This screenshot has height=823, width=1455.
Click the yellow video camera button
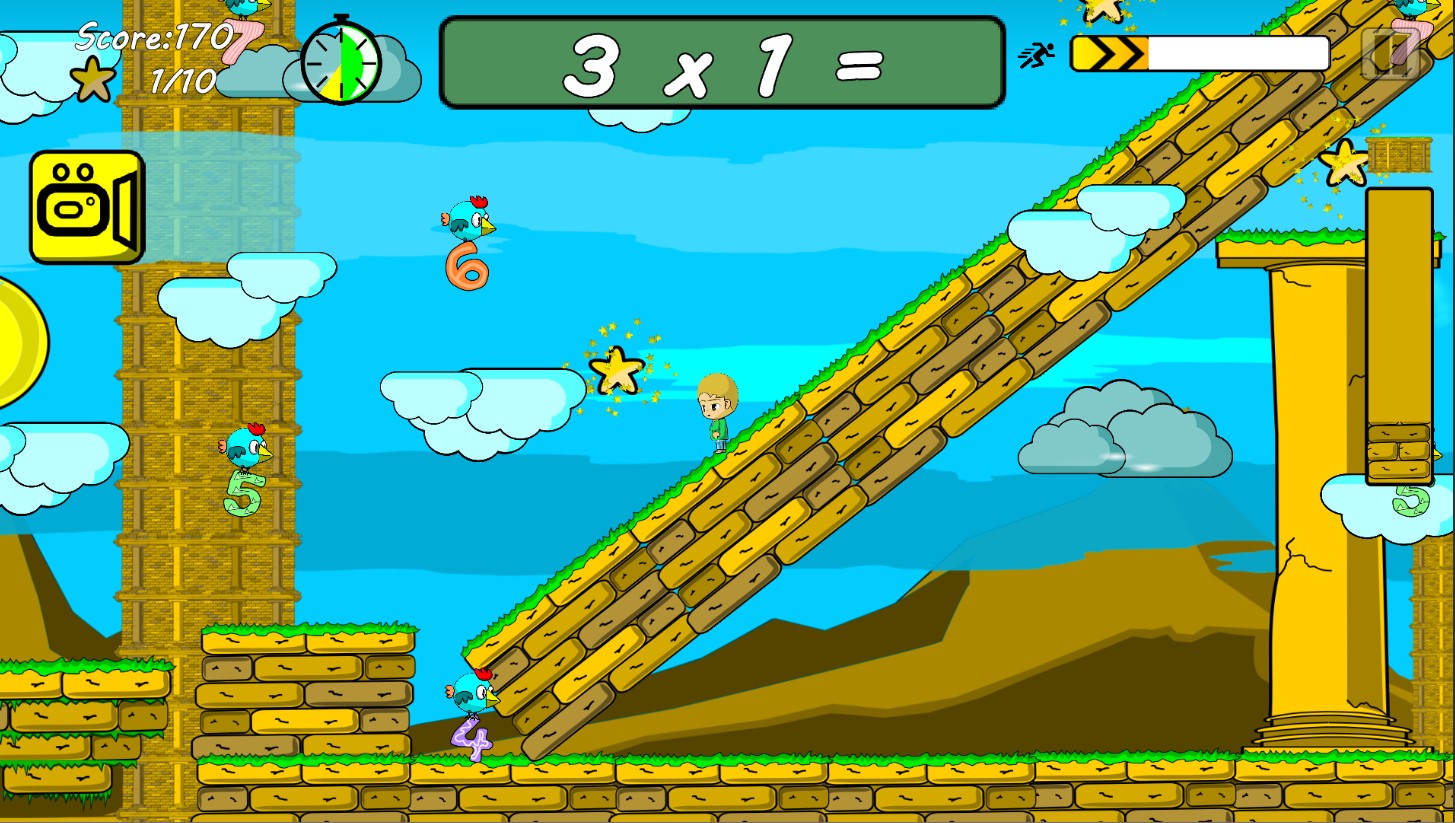click(x=86, y=207)
